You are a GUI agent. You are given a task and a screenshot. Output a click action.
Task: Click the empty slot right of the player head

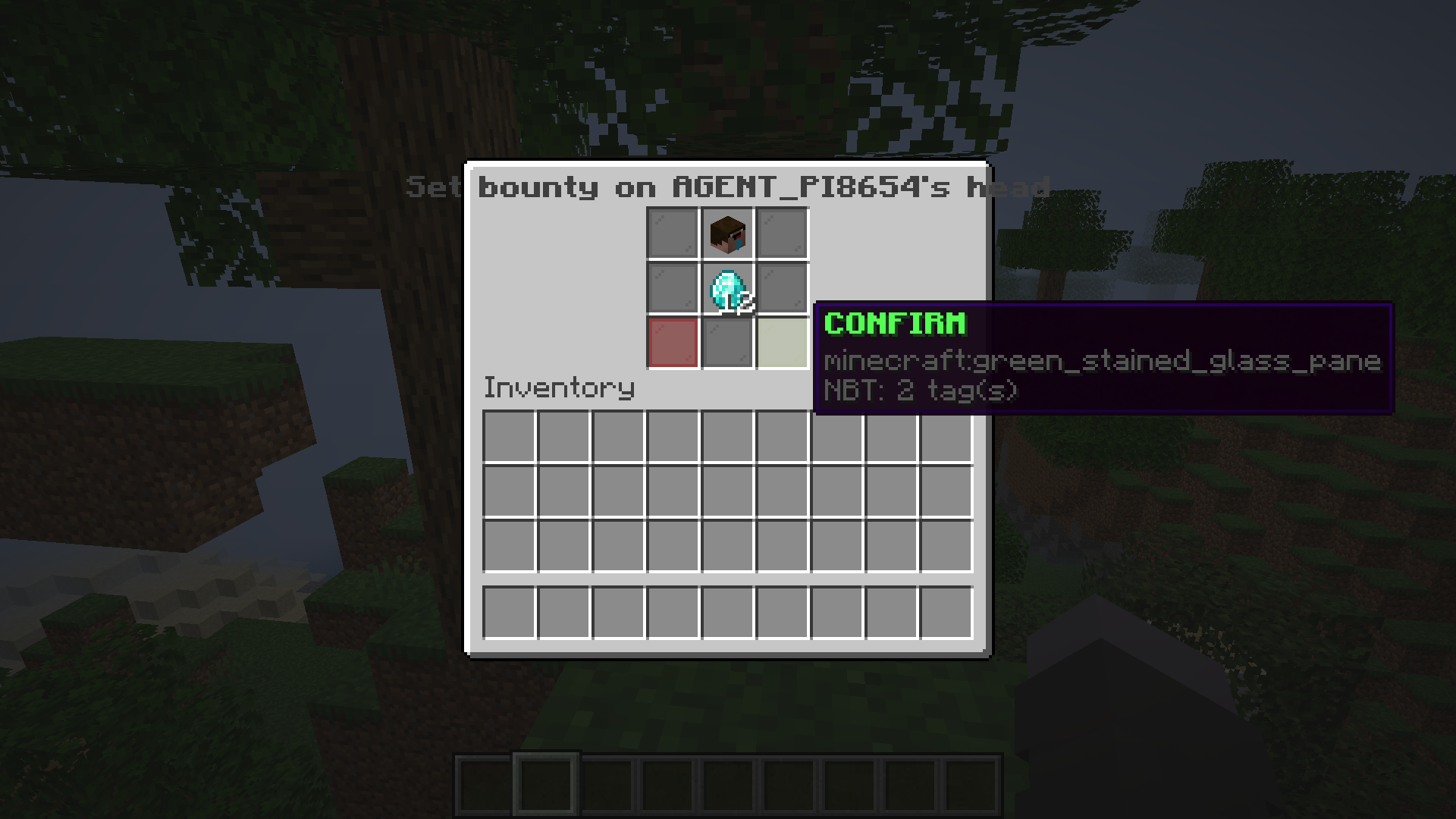click(x=782, y=234)
